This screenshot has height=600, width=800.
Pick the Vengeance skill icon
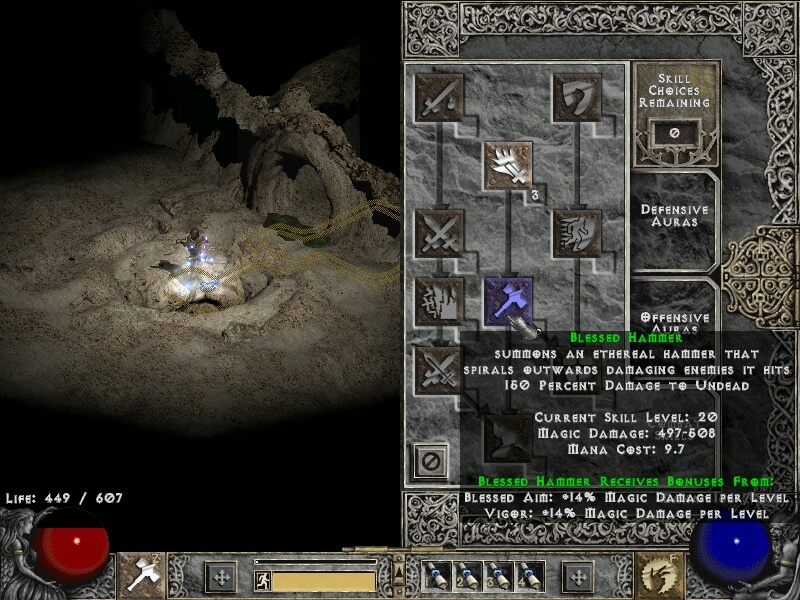point(439,301)
